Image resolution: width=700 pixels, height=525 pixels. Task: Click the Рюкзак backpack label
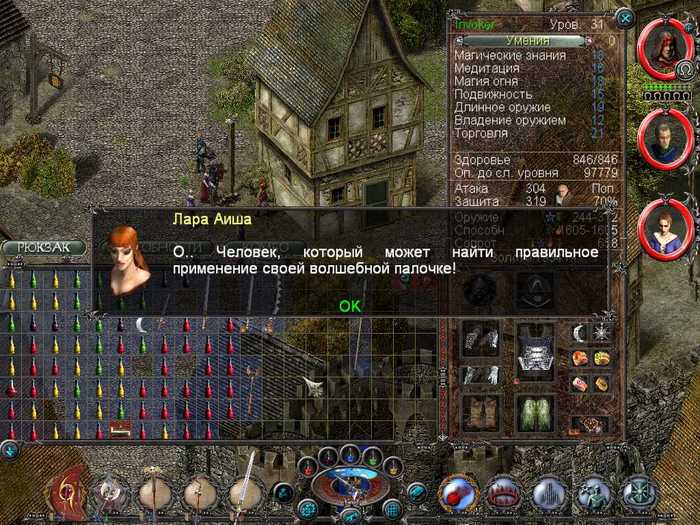pyautogui.click(x=42, y=248)
